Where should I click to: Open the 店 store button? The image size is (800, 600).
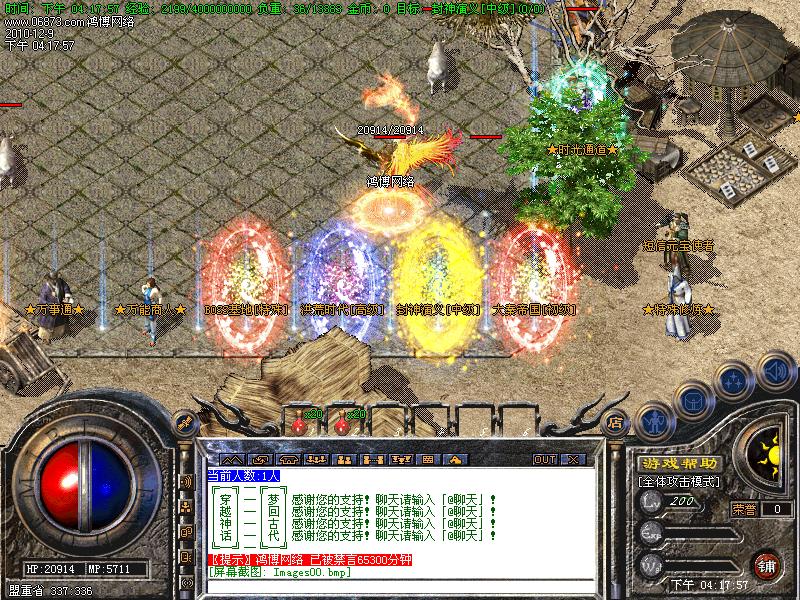(x=616, y=422)
